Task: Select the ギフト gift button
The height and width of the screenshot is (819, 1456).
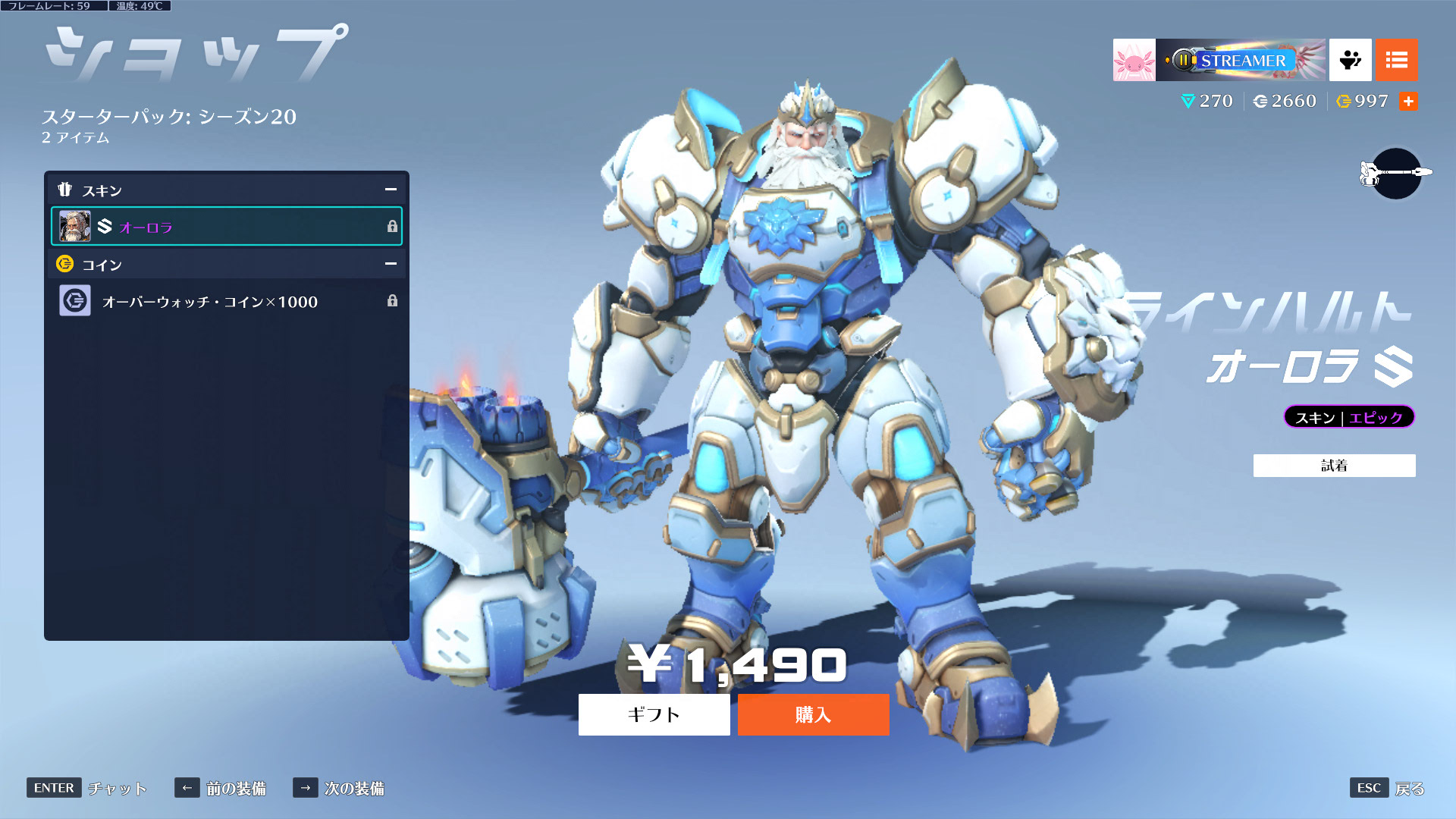Action: click(654, 714)
